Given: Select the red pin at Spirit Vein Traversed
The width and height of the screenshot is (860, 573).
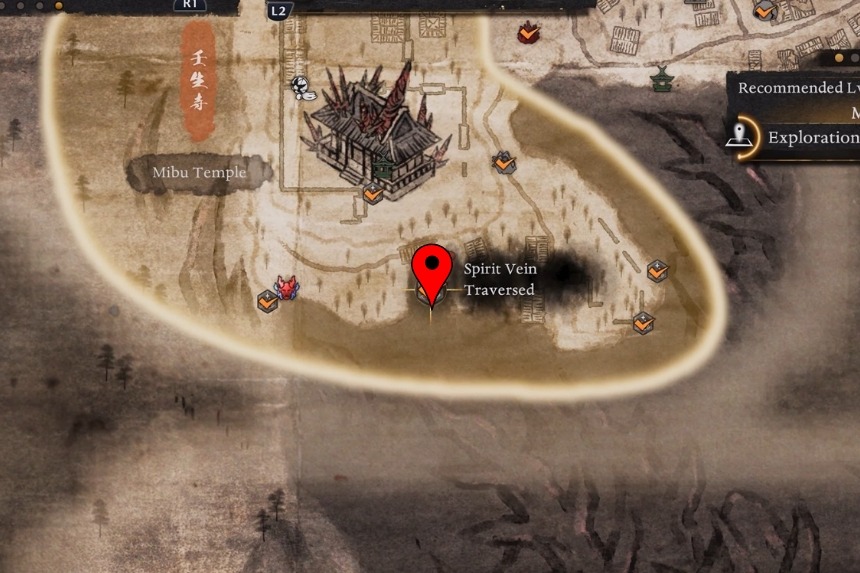Looking at the screenshot, I should 431,268.
